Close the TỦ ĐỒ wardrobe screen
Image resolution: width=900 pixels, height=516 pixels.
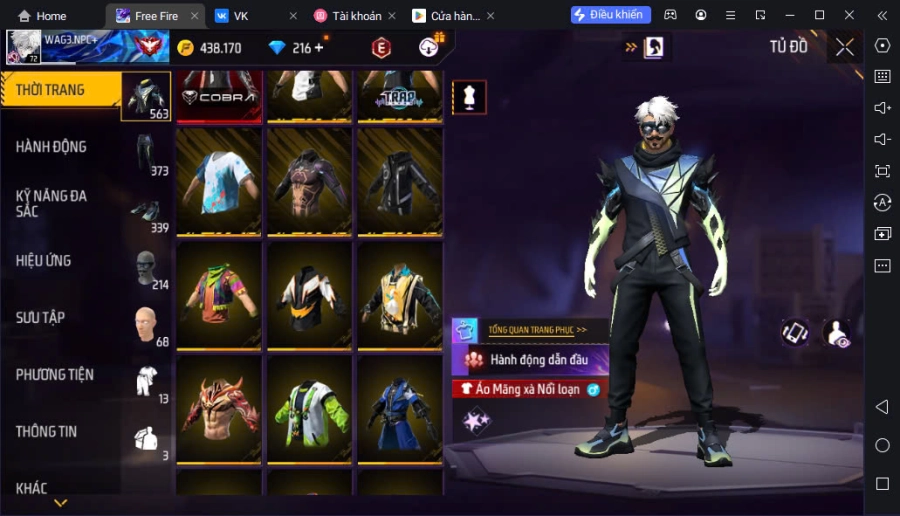pyautogui.click(x=845, y=47)
